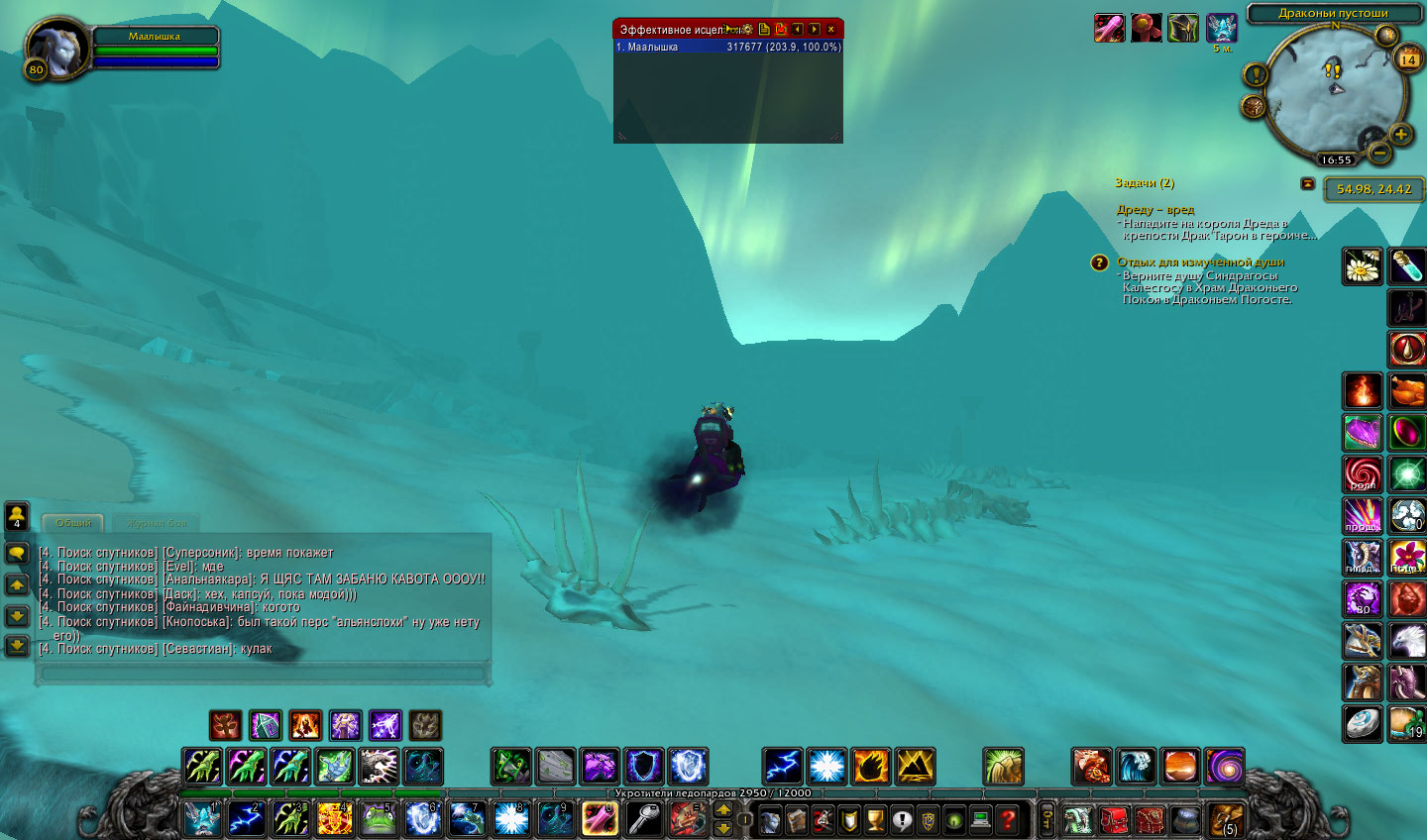Screen dimensions: 1427x840
Task: Collapse the Задачи objectives tracker
Action: (x=1308, y=183)
